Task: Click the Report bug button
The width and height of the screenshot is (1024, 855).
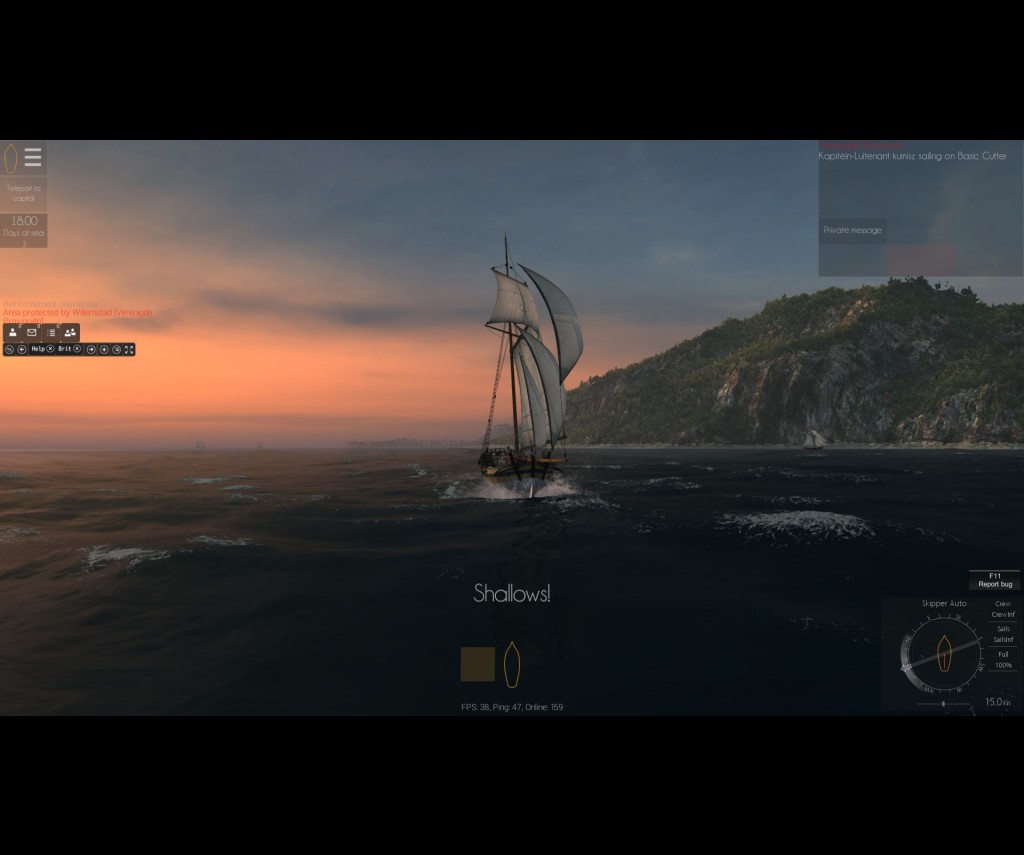Action: [x=994, y=580]
